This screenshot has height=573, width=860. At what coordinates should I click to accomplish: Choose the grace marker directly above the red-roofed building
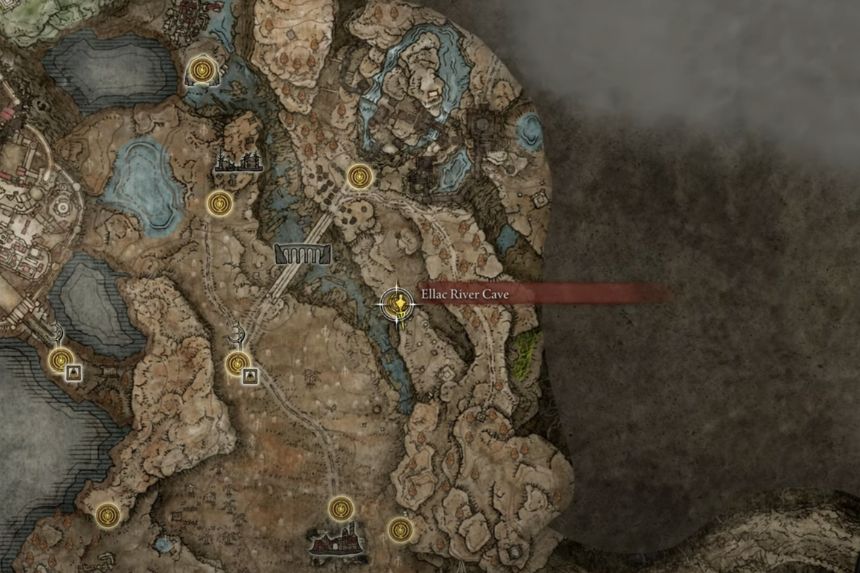pos(341,508)
